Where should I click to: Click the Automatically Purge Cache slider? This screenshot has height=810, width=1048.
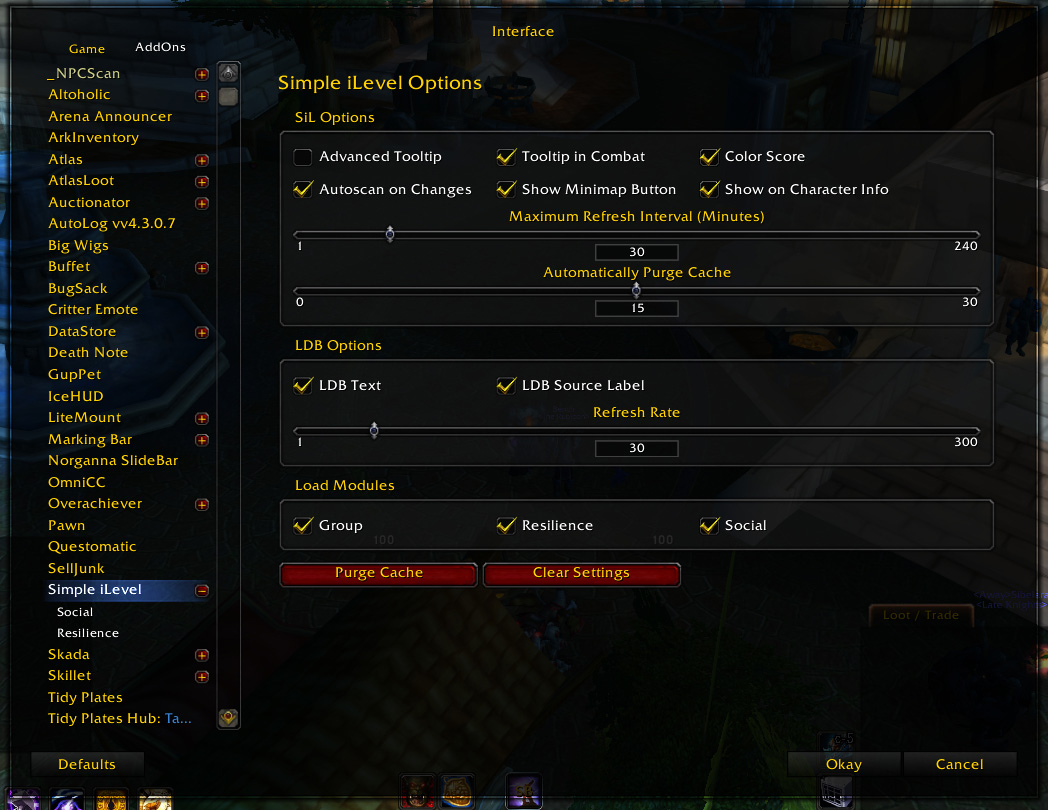[637, 290]
